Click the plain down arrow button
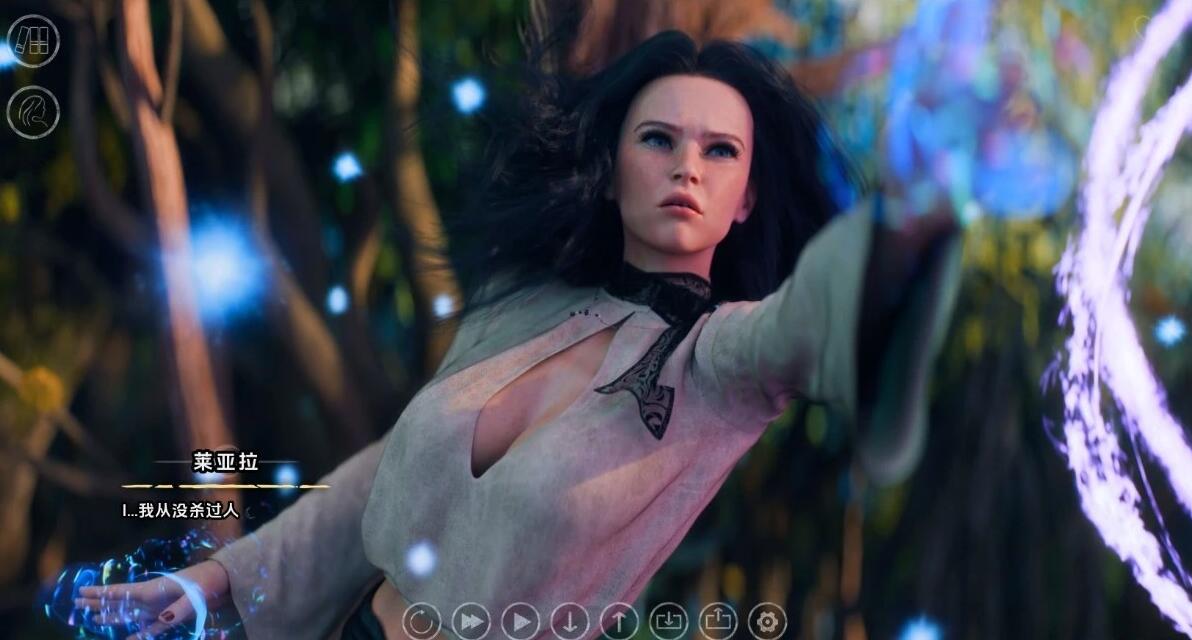The image size is (1192, 640). (x=569, y=621)
